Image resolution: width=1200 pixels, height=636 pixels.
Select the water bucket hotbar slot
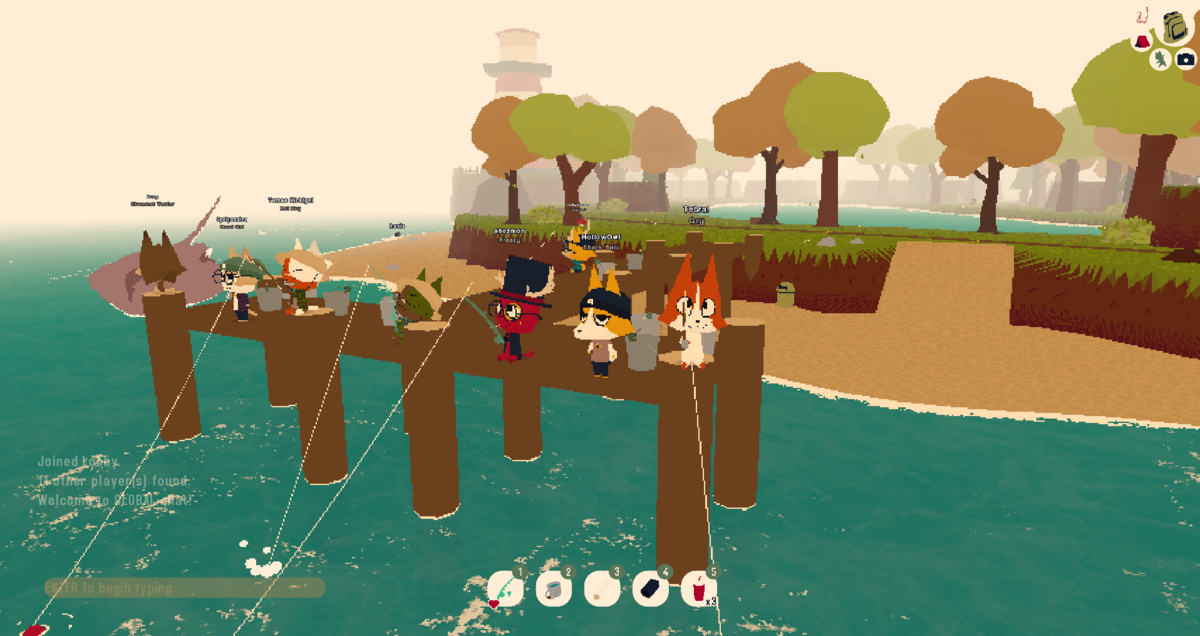(x=553, y=589)
